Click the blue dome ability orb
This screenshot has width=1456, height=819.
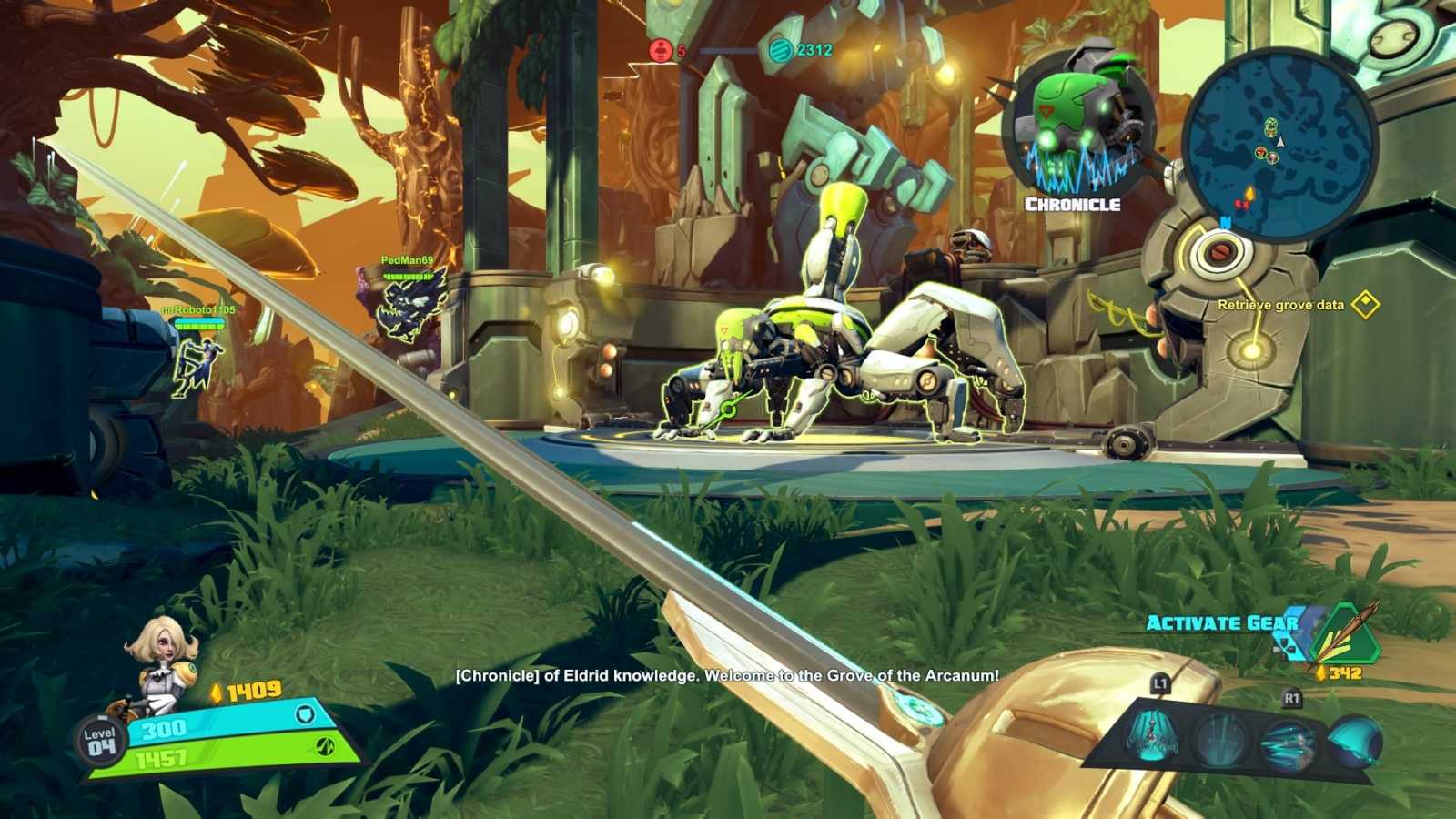click(x=1353, y=739)
